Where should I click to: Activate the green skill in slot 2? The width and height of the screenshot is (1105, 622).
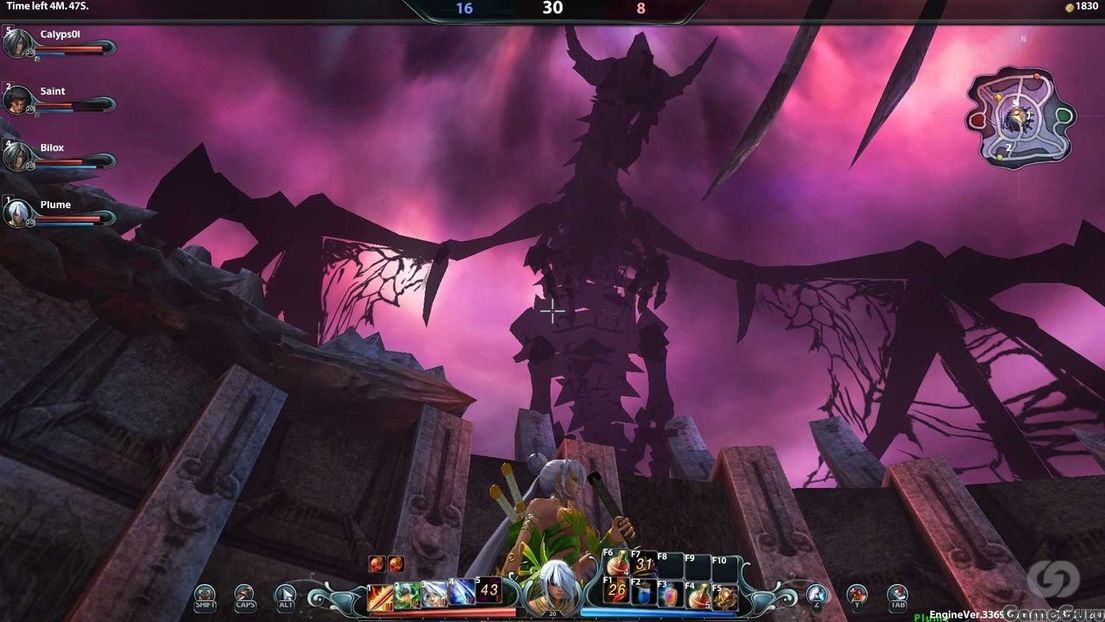(x=406, y=595)
